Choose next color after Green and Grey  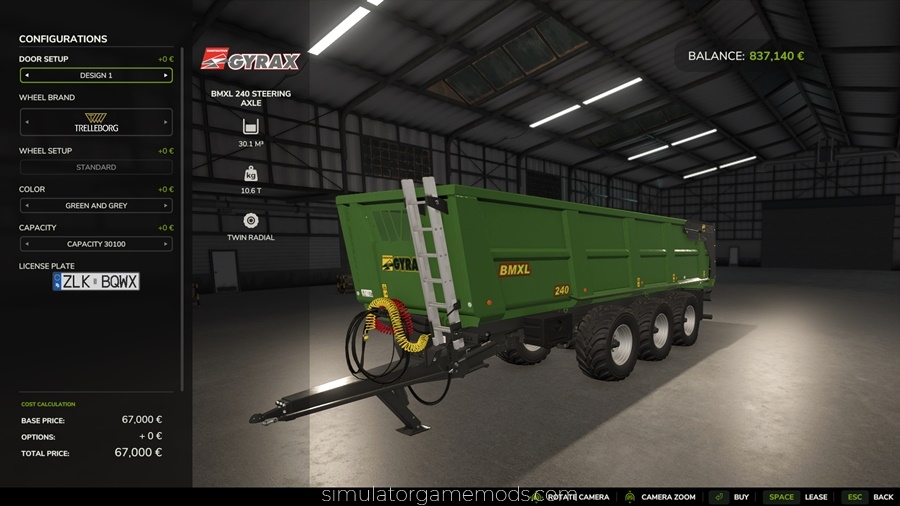(x=166, y=205)
